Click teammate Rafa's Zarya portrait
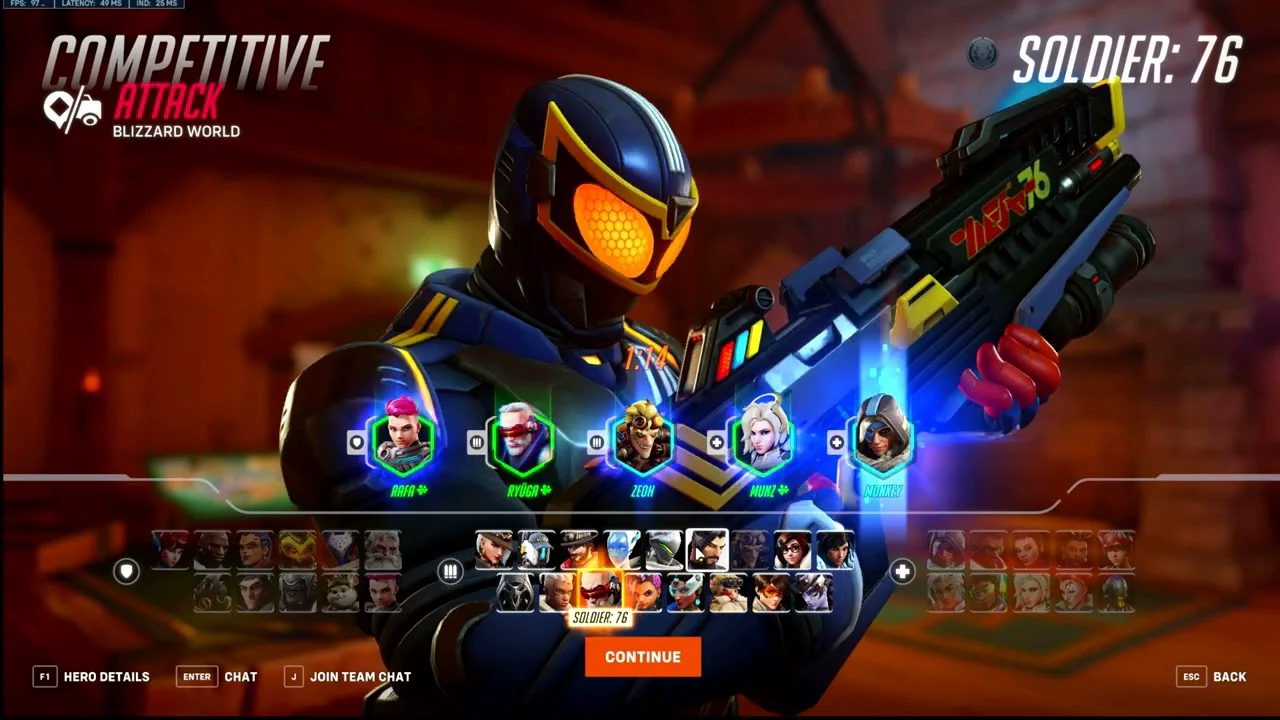This screenshot has width=1280, height=720. point(403,440)
